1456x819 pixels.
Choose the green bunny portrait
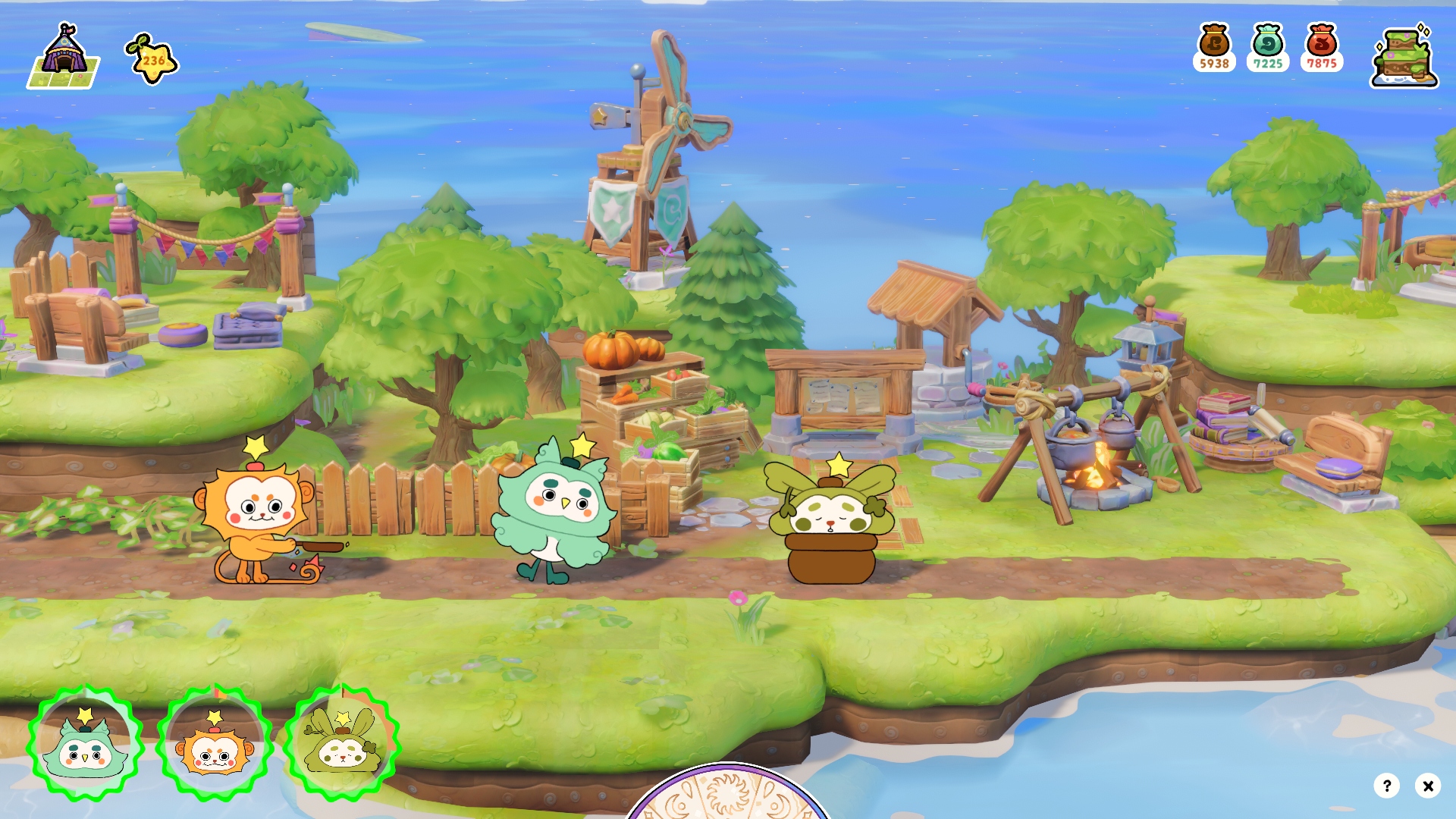coord(342,744)
